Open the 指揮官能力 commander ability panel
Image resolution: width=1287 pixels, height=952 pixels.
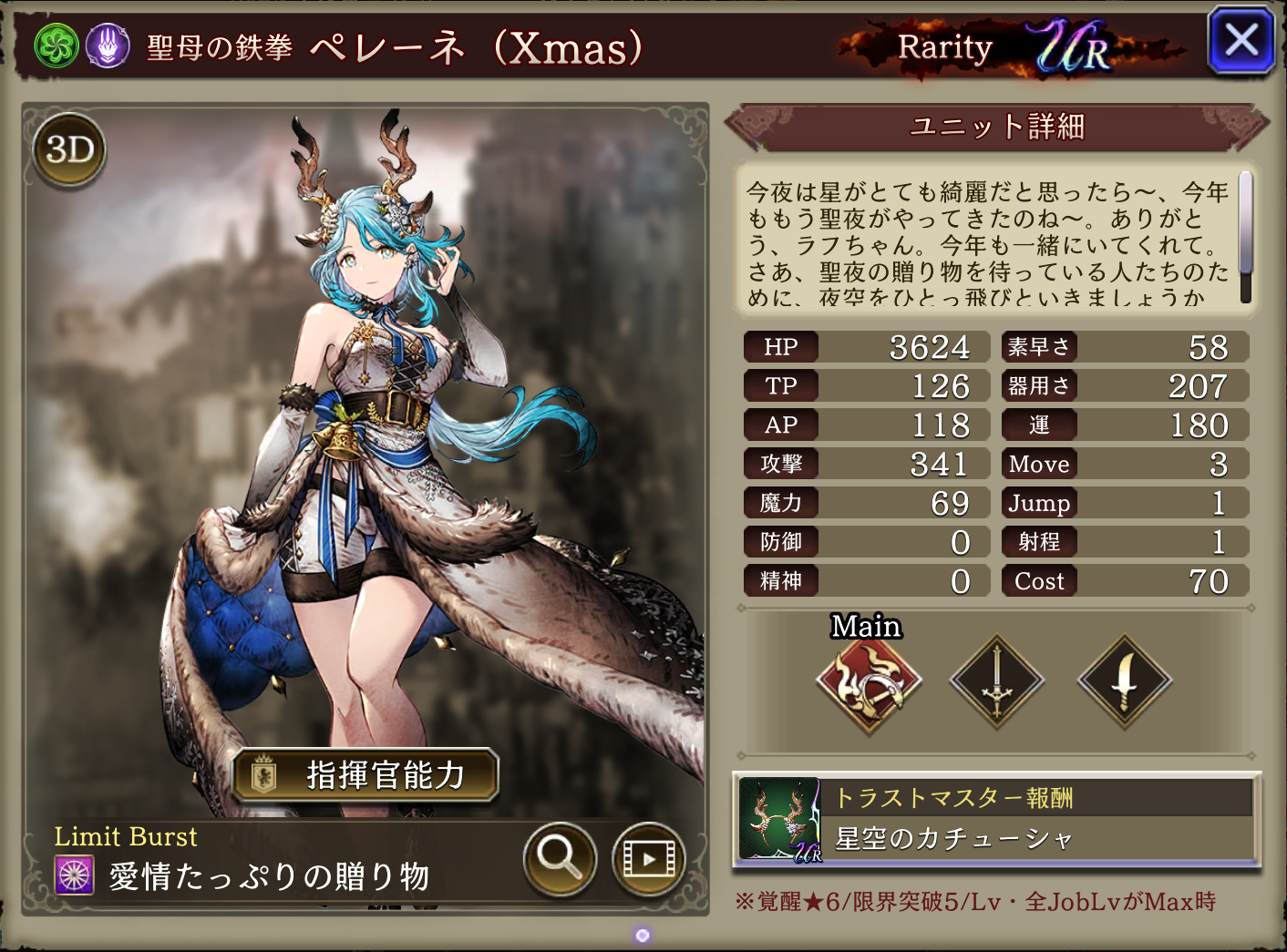click(x=366, y=775)
